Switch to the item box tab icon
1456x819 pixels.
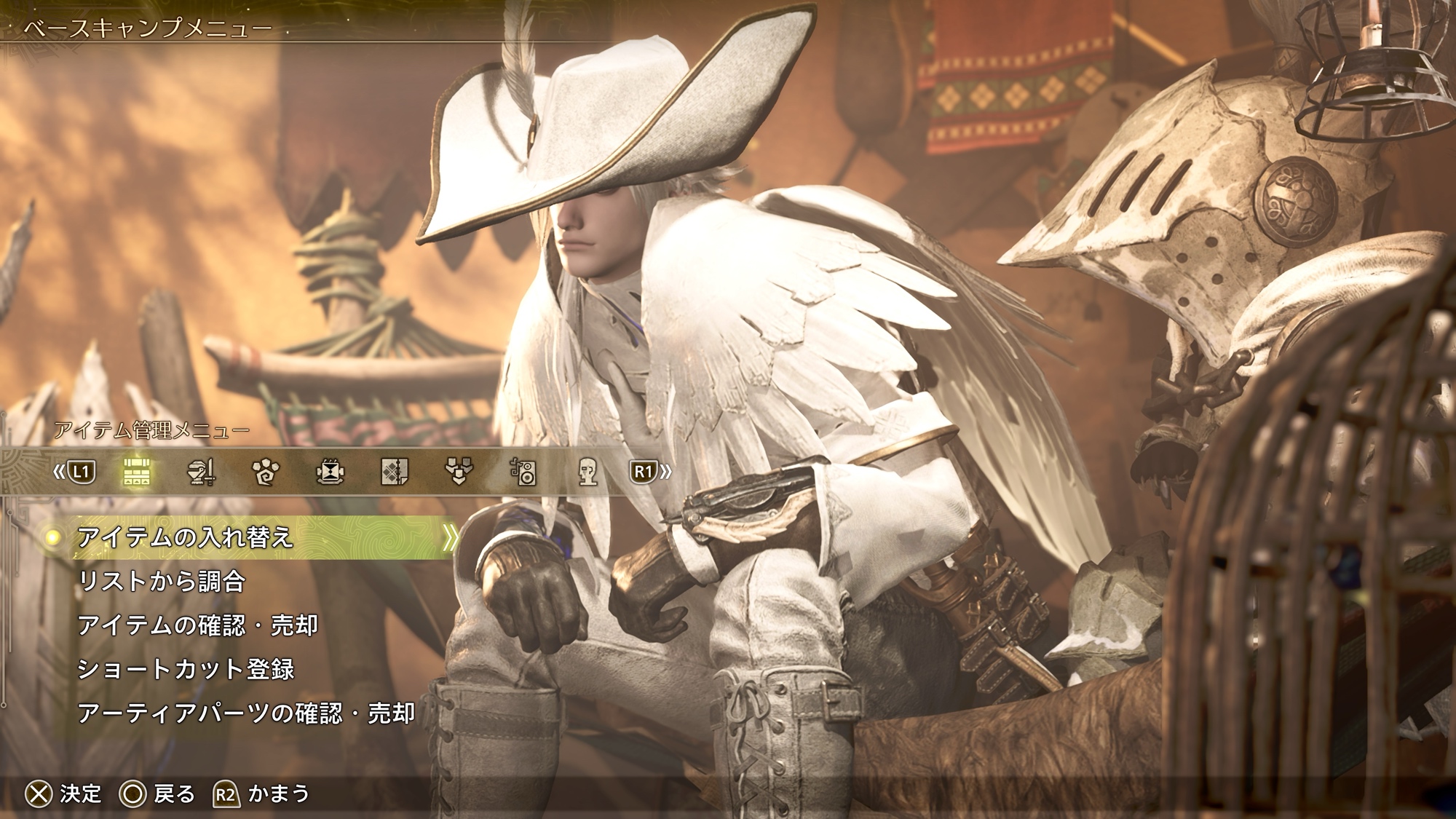tap(136, 472)
